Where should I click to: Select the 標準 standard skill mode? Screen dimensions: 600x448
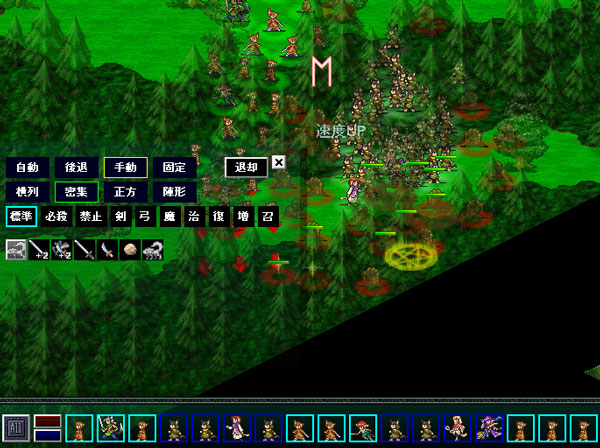[21, 216]
